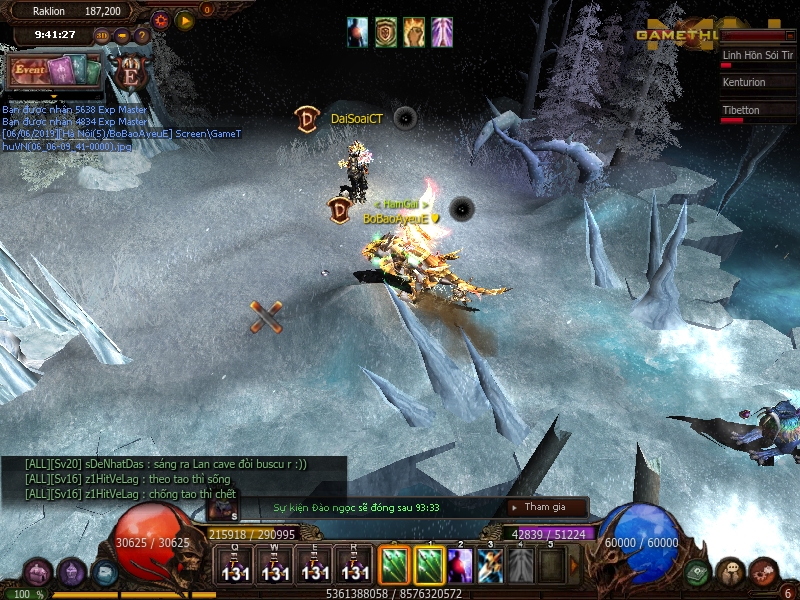Open the question mark help button

coord(141,36)
